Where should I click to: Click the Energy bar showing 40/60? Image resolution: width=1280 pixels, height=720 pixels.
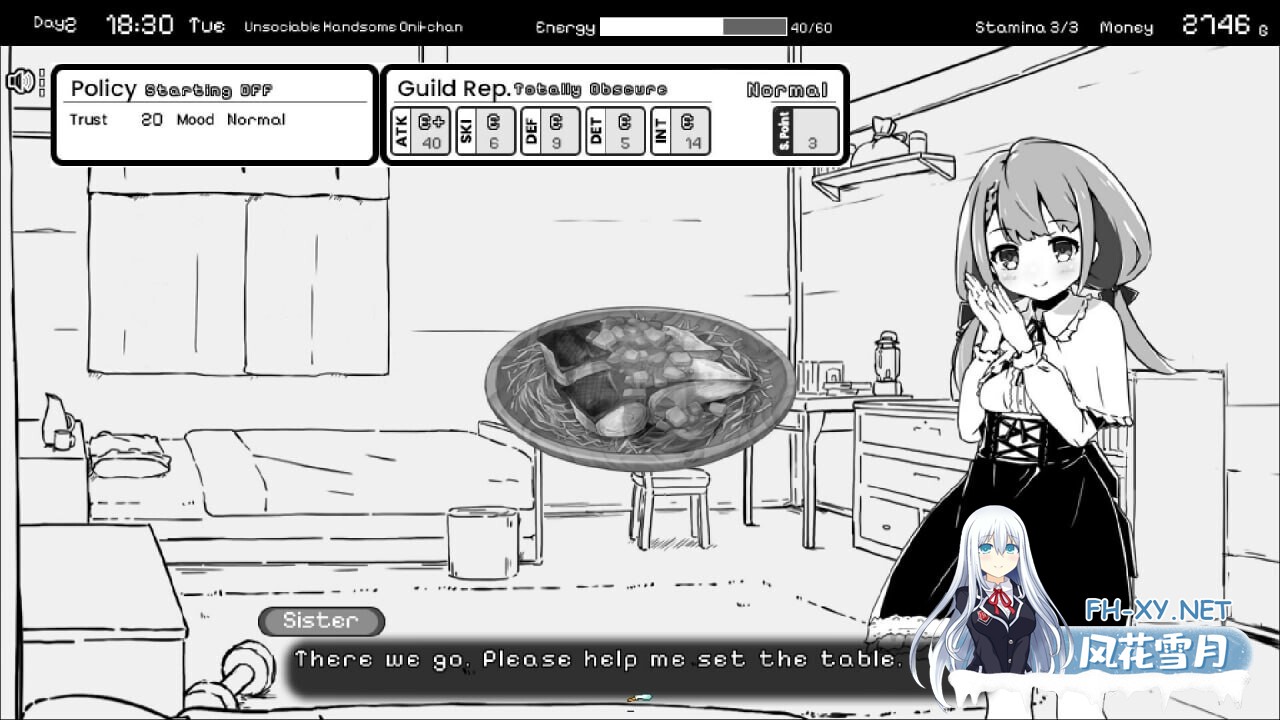[693, 27]
